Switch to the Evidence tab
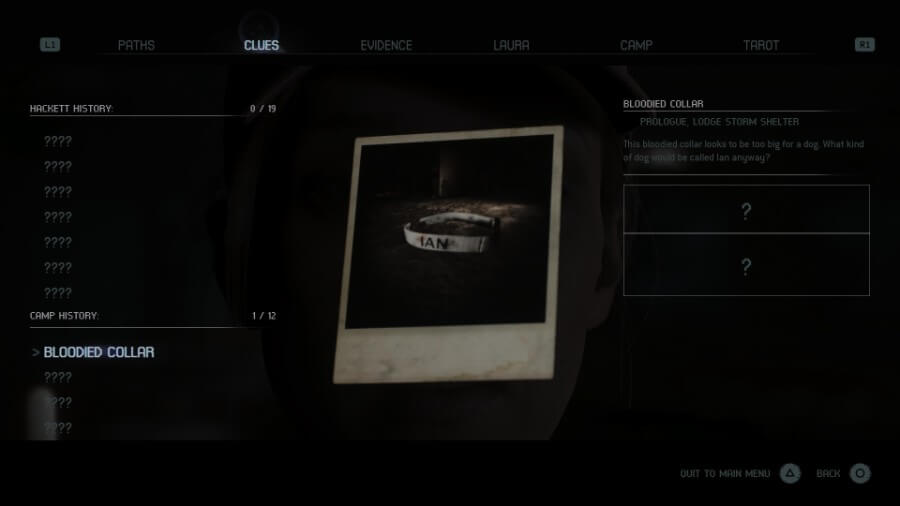Viewport: 900px width, 506px height. (386, 45)
